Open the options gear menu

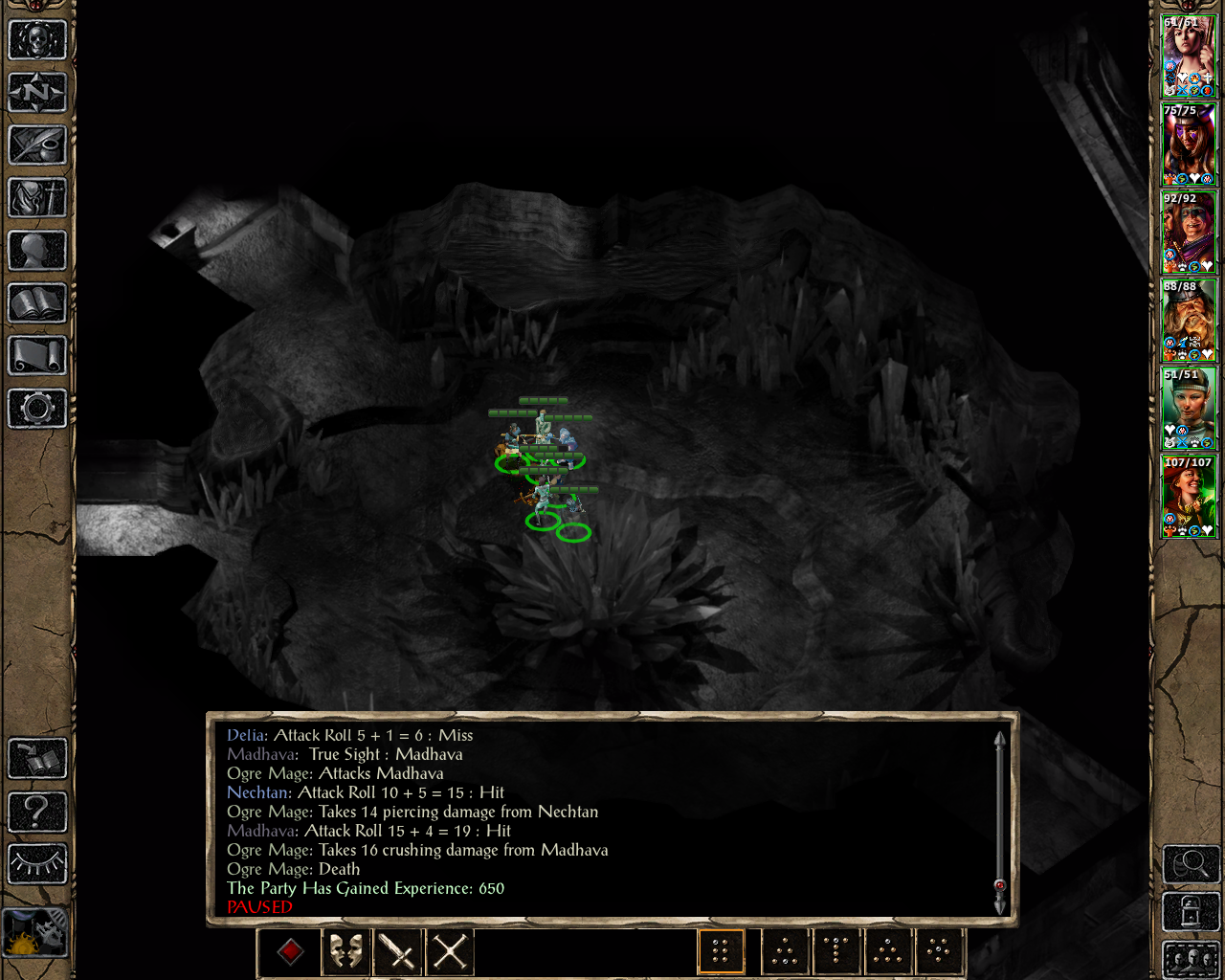pos(37,409)
